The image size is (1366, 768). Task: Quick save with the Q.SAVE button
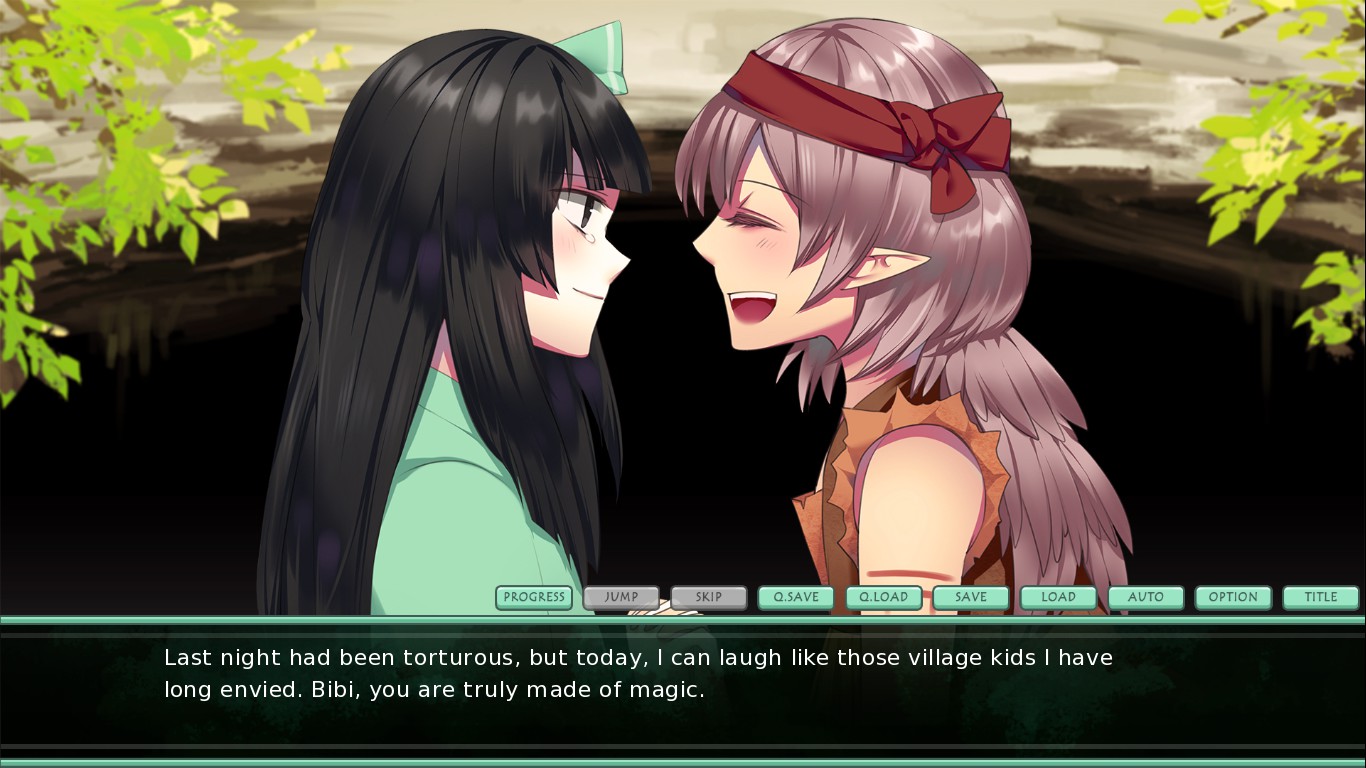[x=796, y=598]
